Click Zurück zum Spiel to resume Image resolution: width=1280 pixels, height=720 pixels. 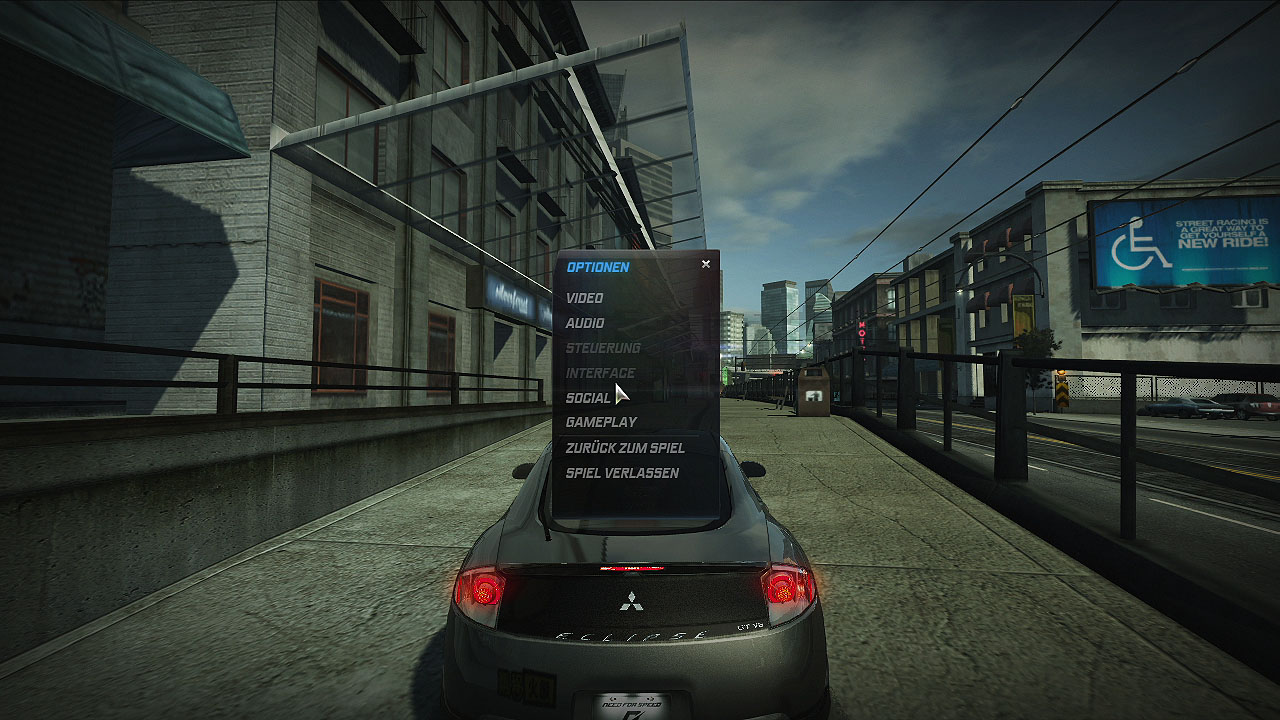pos(625,448)
